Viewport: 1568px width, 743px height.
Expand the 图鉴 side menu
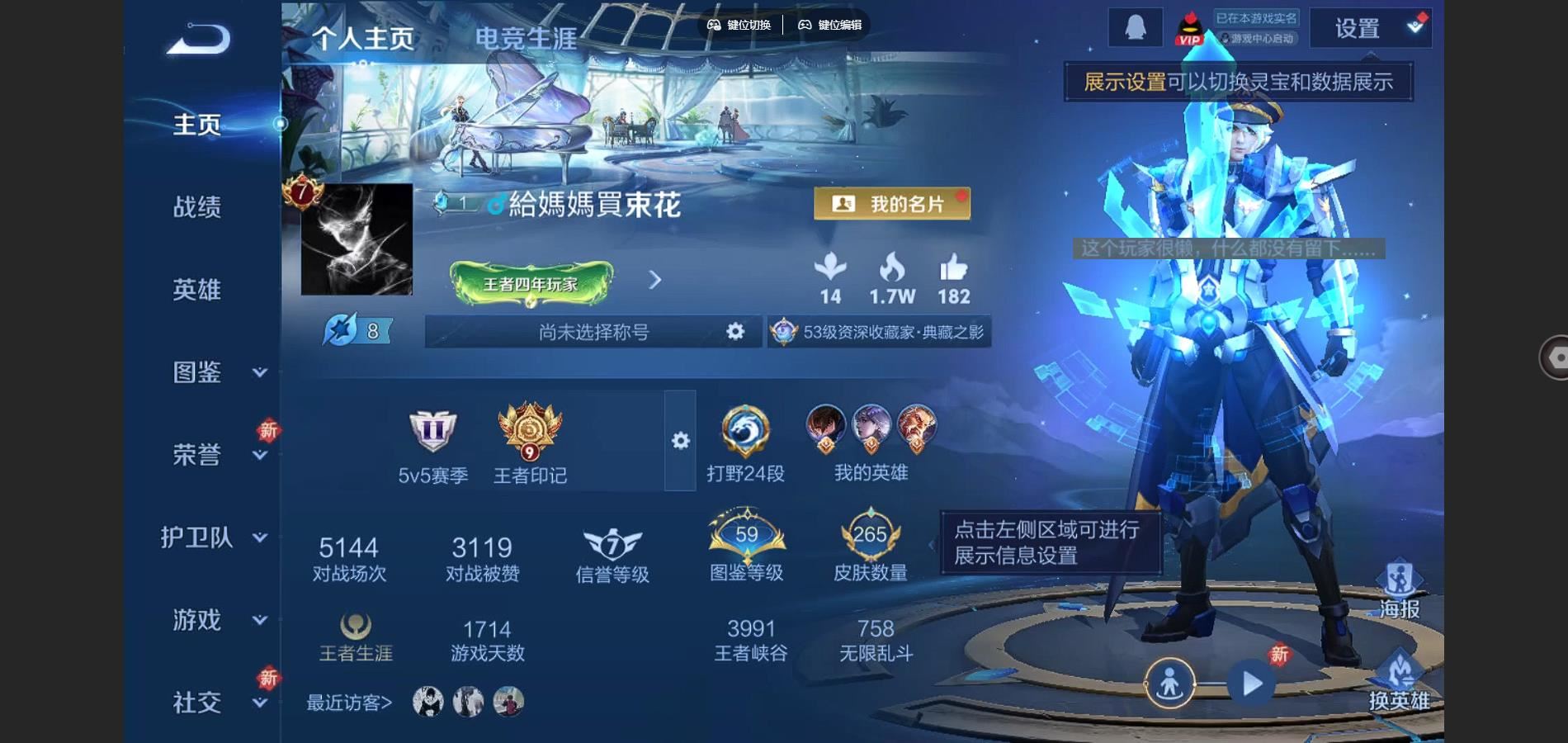click(213, 372)
